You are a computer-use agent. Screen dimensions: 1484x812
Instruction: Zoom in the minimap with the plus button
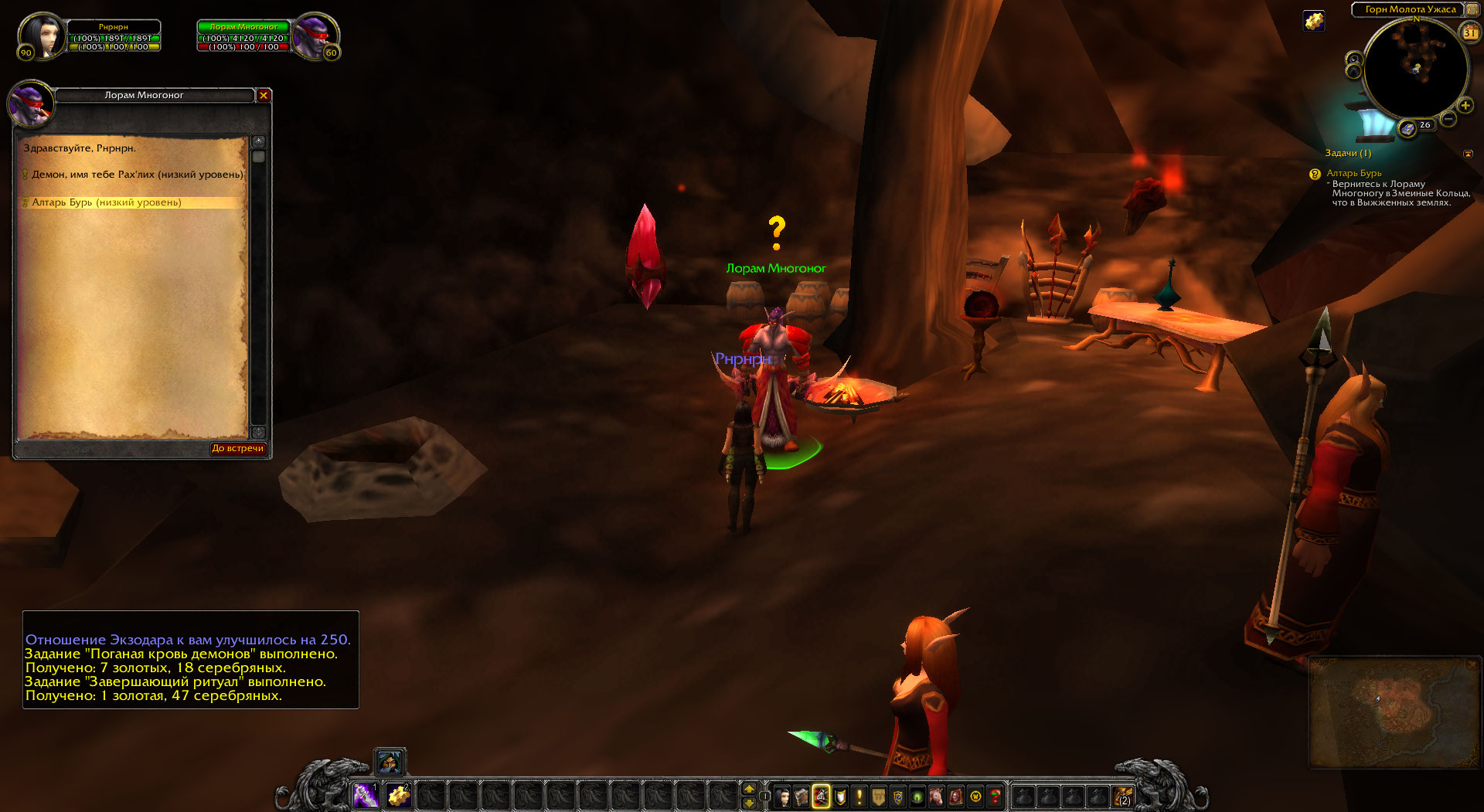coord(1465,105)
